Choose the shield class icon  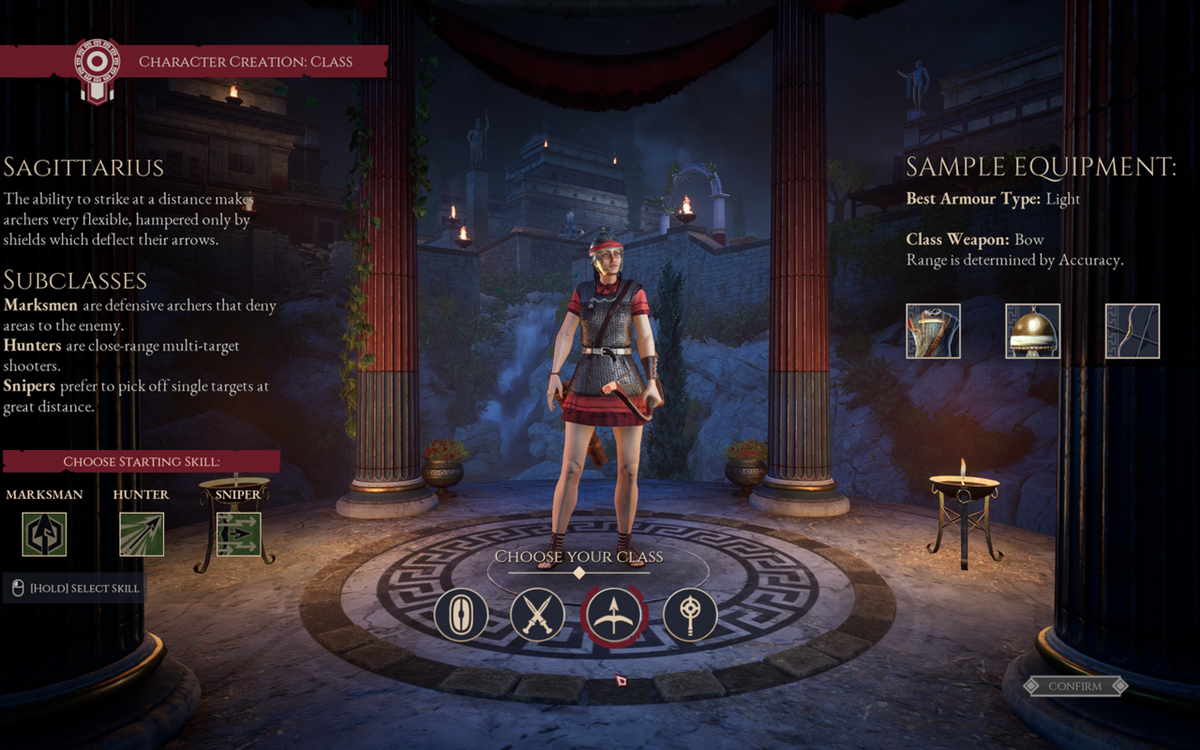pos(461,614)
